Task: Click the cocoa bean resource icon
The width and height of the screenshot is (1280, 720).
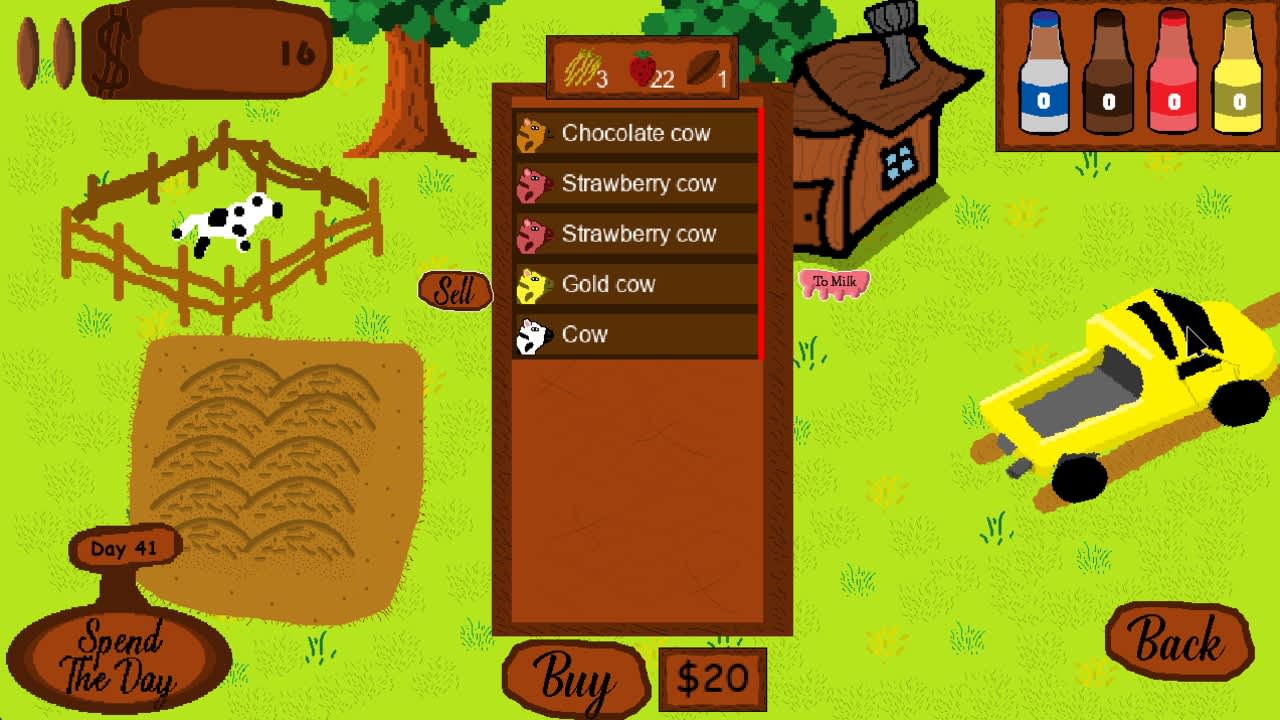Action: tap(703, 66)
